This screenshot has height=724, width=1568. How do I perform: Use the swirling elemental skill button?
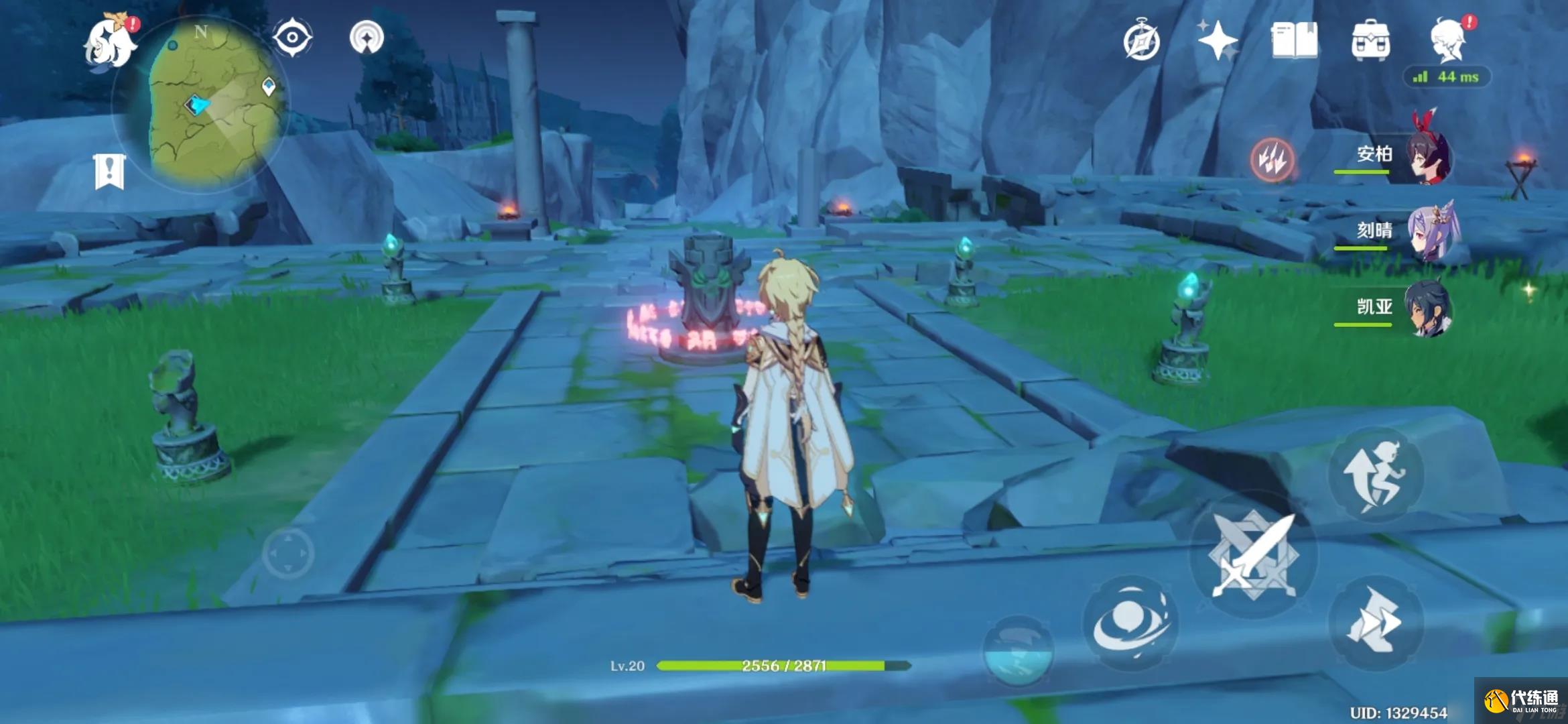(x=1130, y=622)
